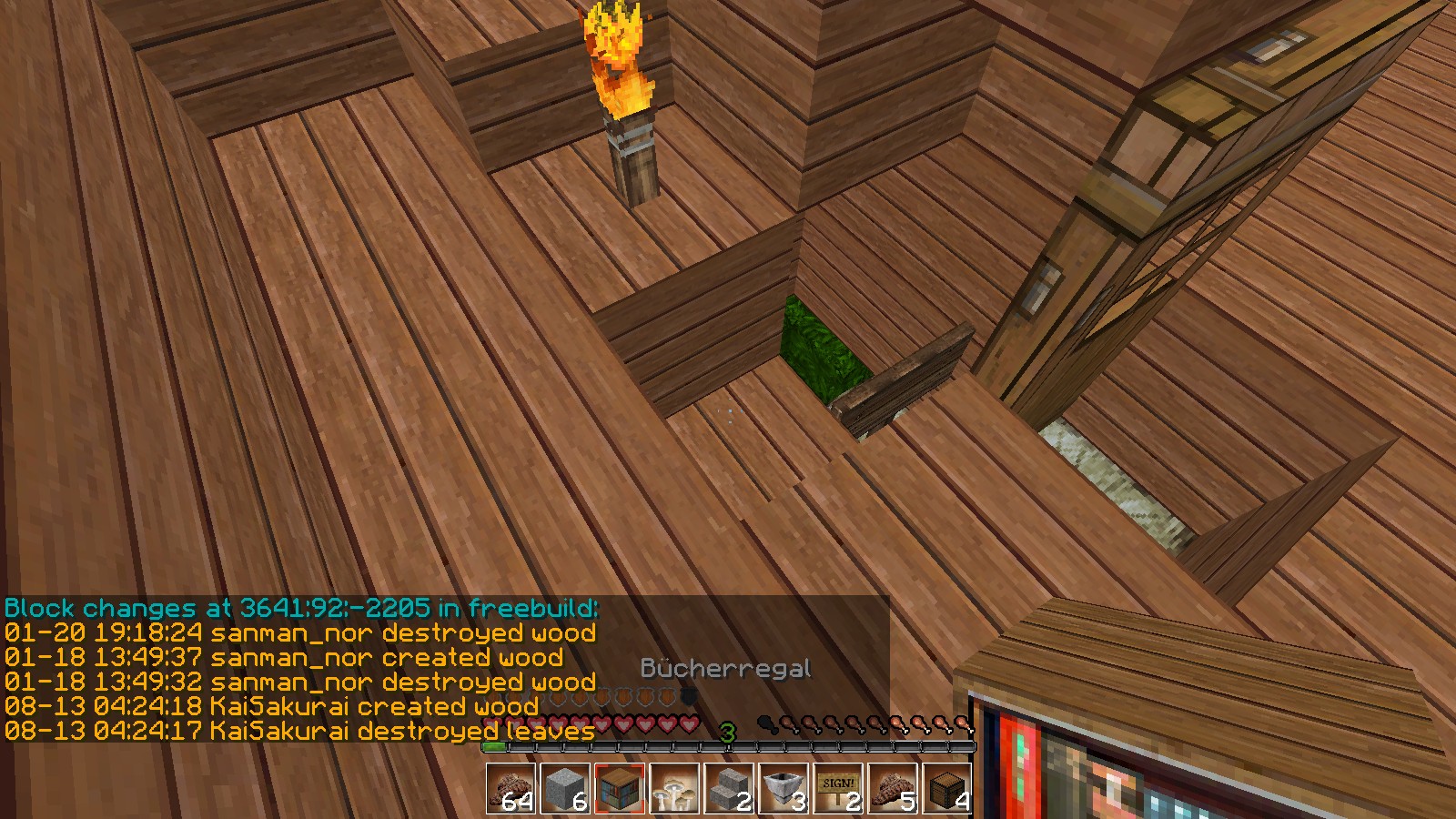Choose the bookshelf hotbar slot
Screen dimensions: 1456x819
(620, 787)
